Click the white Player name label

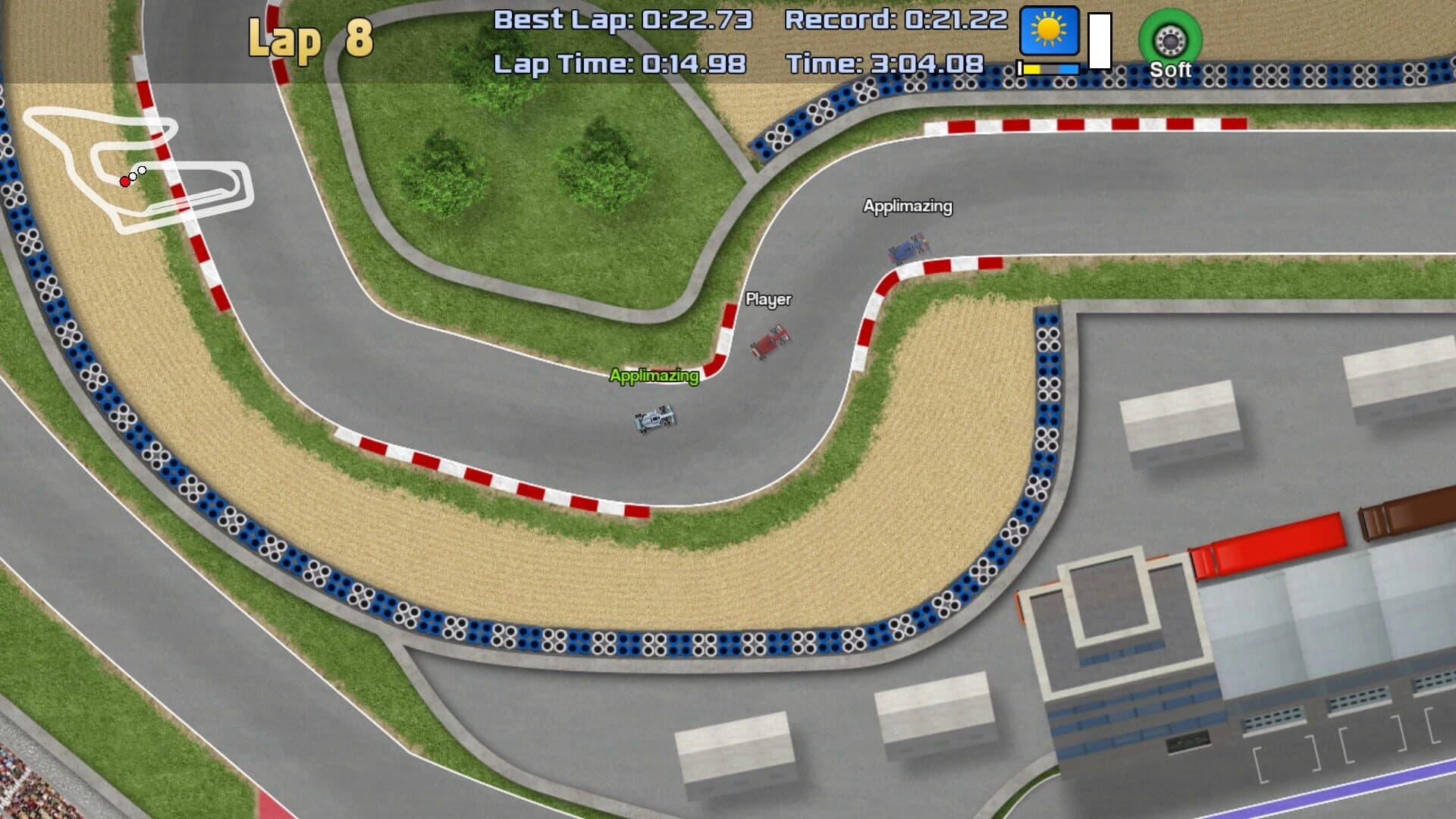(767, 300)
